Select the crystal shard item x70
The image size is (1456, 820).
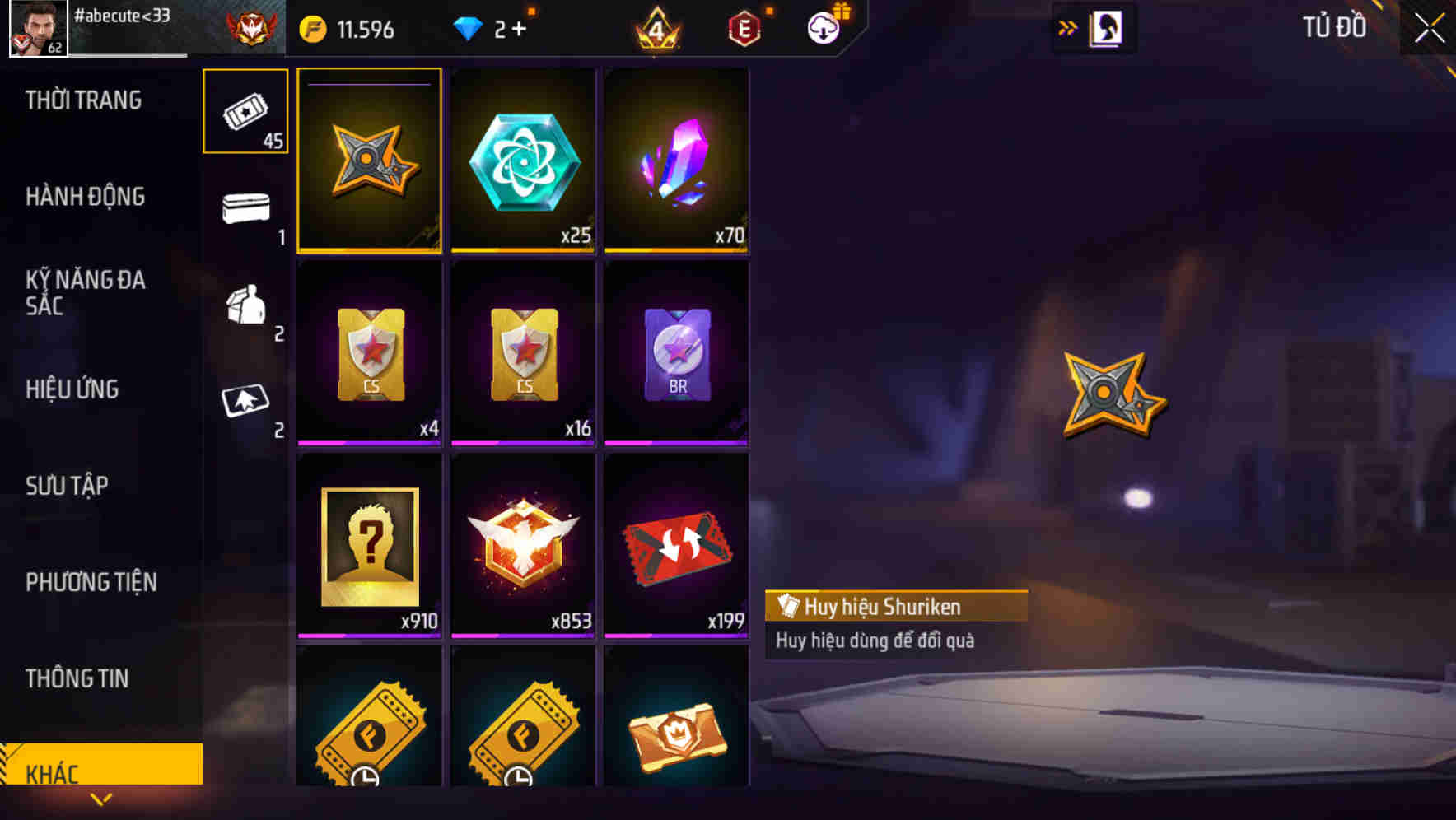(x=677, y=161)
